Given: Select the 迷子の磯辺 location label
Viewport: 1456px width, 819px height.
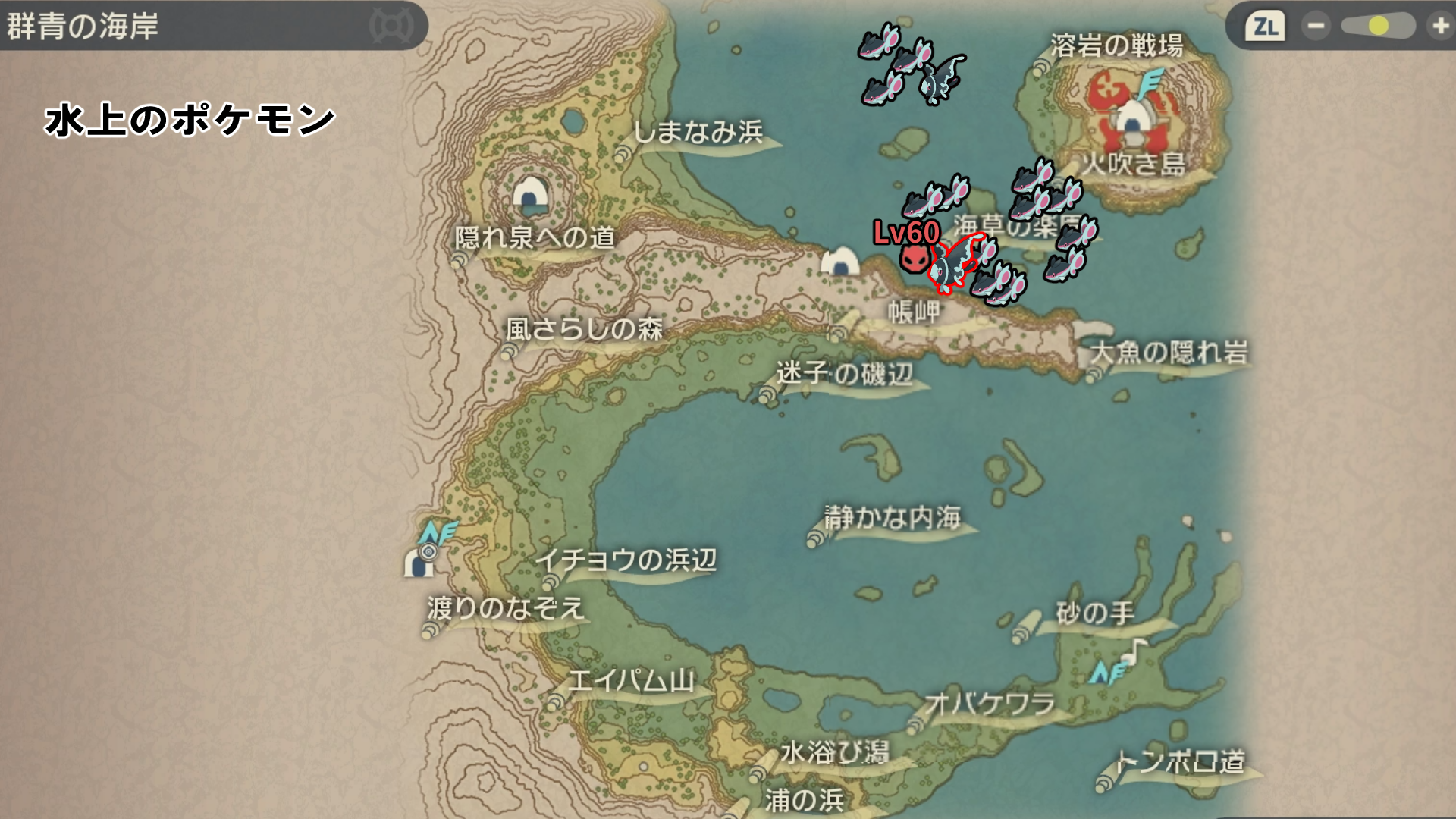Looking at the screenshot, I should [844, 373].
